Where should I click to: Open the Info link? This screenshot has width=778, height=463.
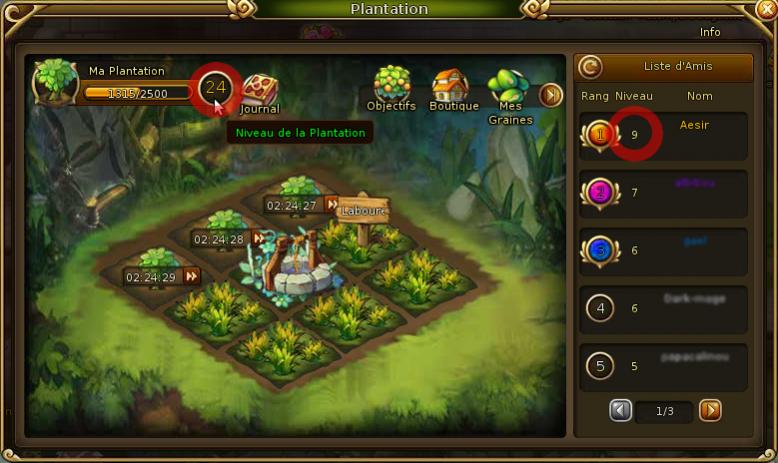coord(710,32)
